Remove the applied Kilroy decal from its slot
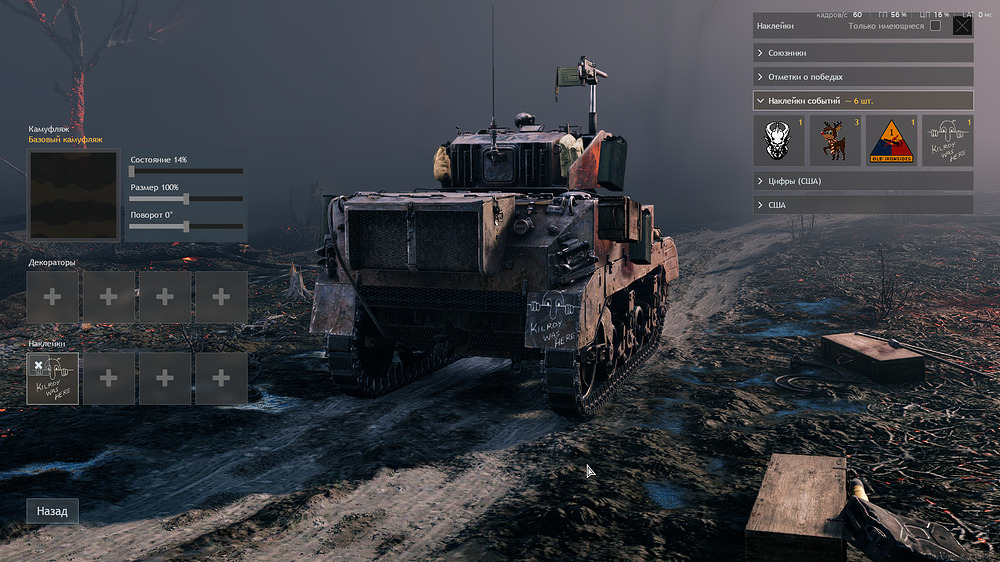 (38, 365)
